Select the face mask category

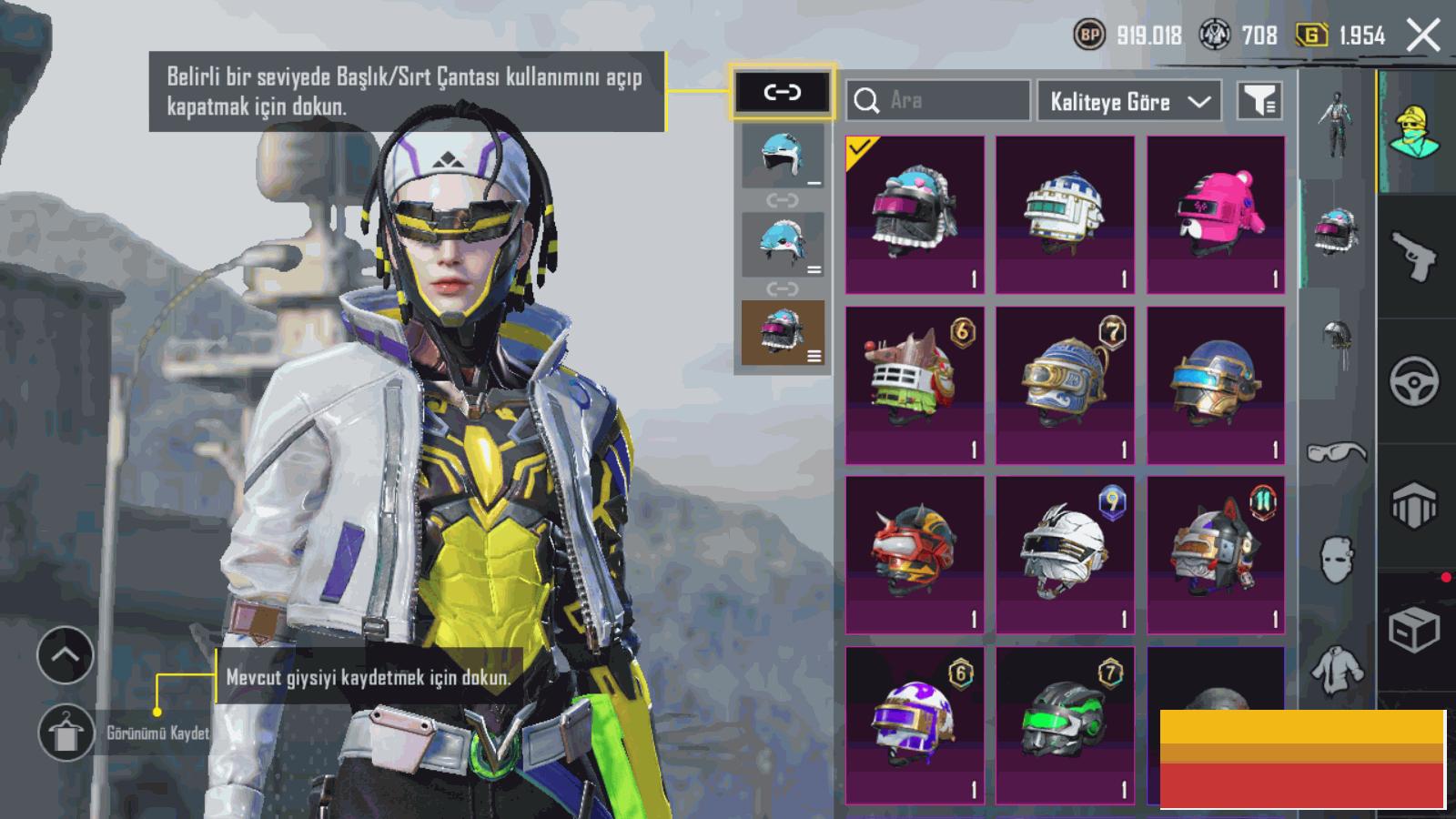(1337, 559)
